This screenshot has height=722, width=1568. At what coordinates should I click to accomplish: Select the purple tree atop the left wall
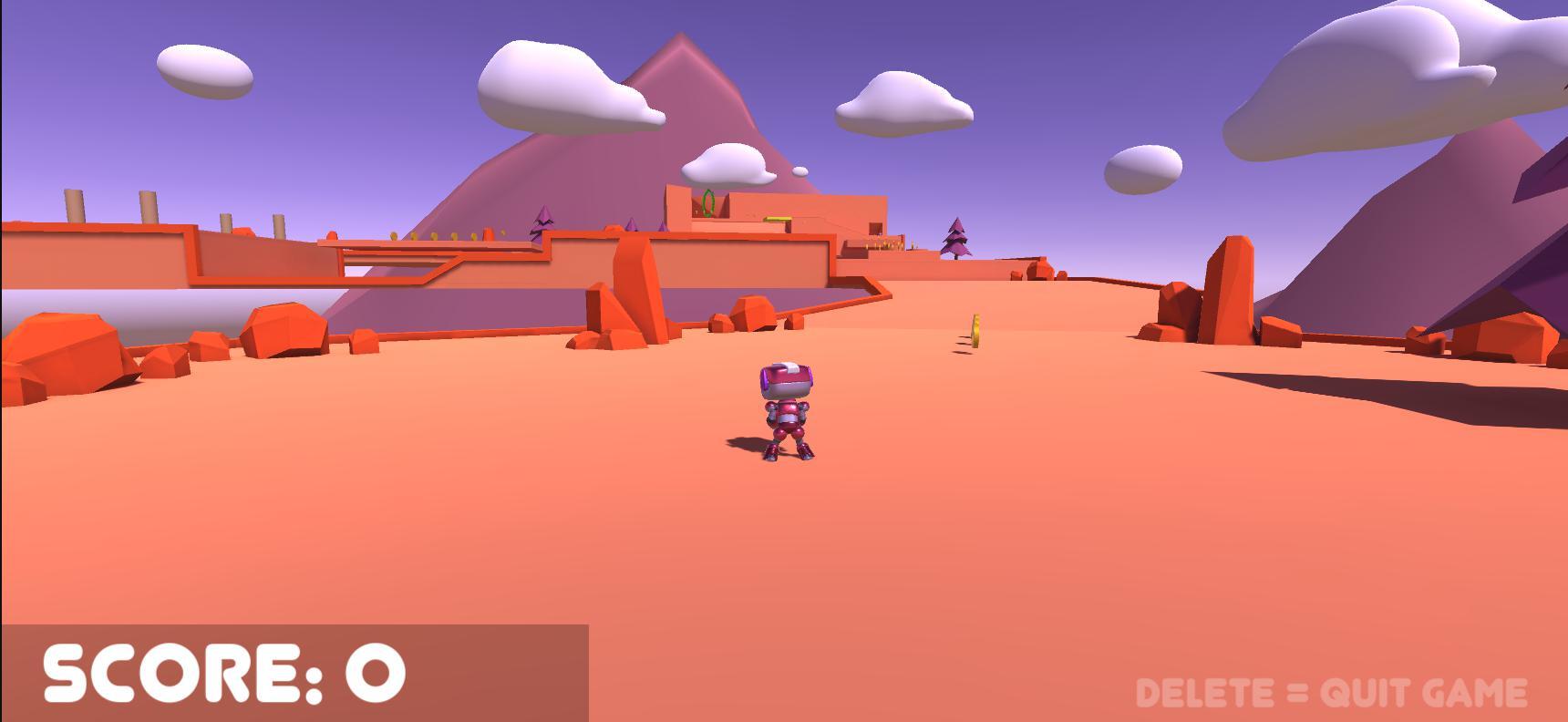pyautogui.click(x=542, y=222)
